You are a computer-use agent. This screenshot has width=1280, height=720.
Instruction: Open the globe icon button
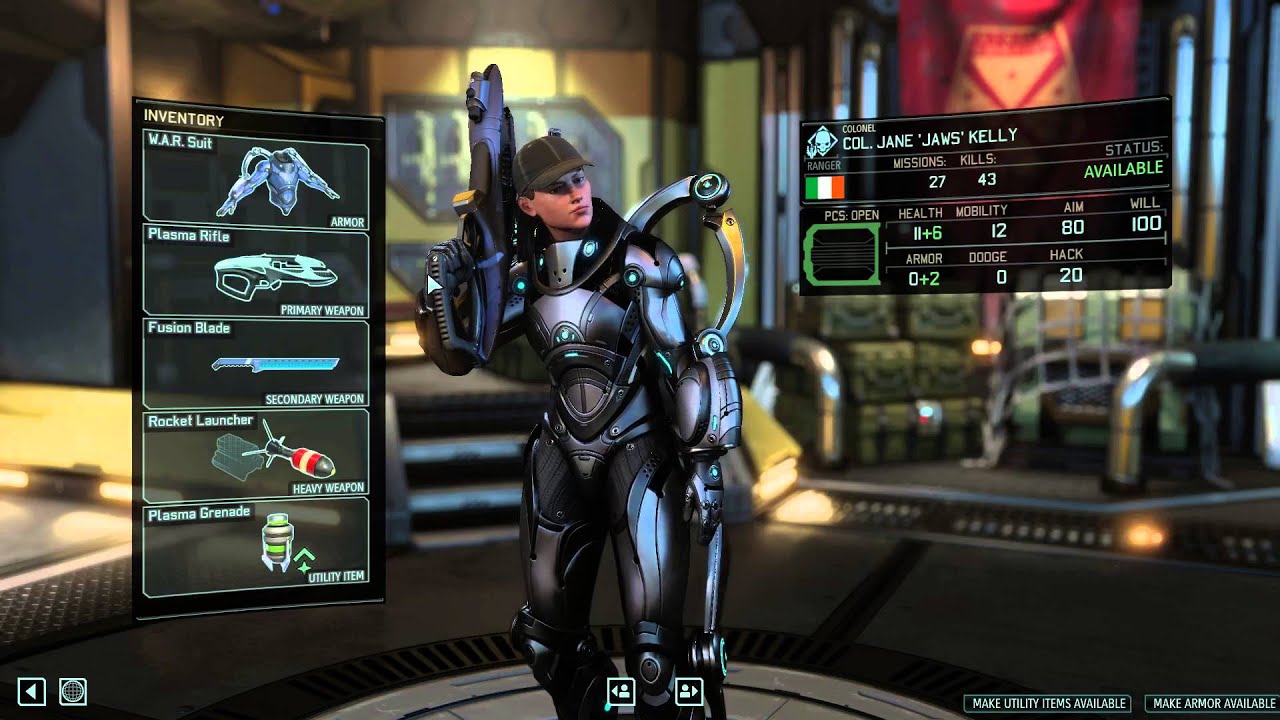pyautogui.click(x=73, y=691)
